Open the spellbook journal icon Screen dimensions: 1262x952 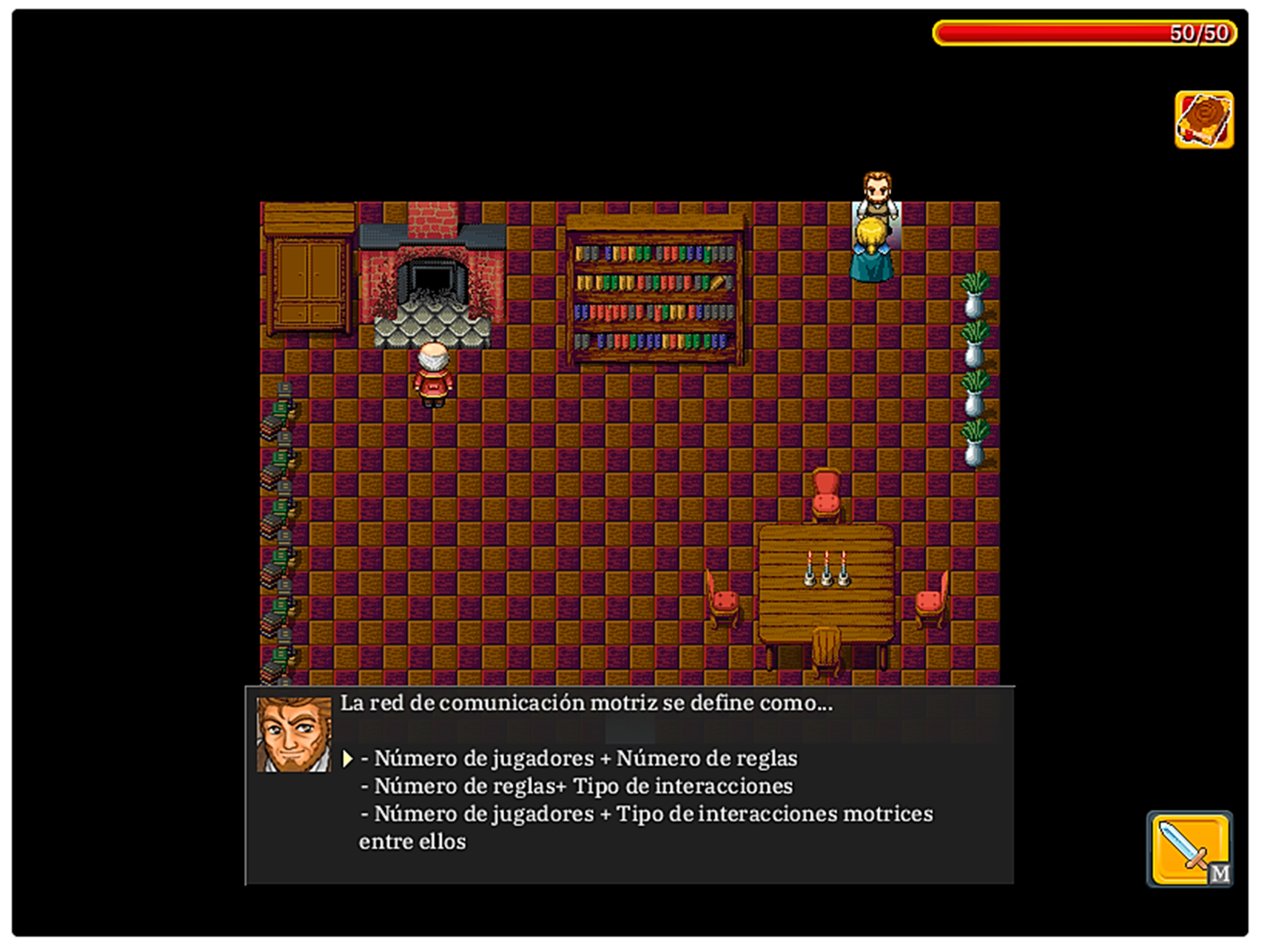pyautogui.click(x=1204, y=120)
